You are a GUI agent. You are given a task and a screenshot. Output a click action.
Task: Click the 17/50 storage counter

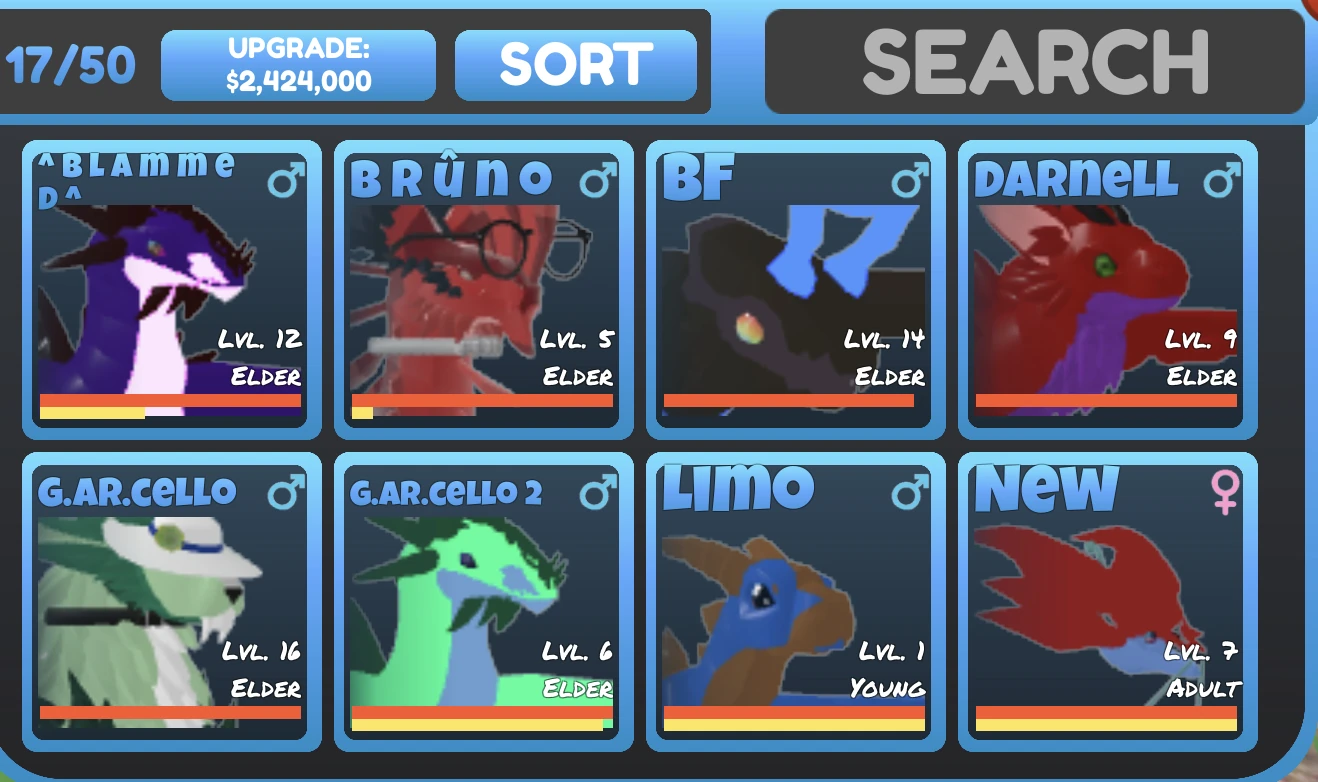(70, 62)
